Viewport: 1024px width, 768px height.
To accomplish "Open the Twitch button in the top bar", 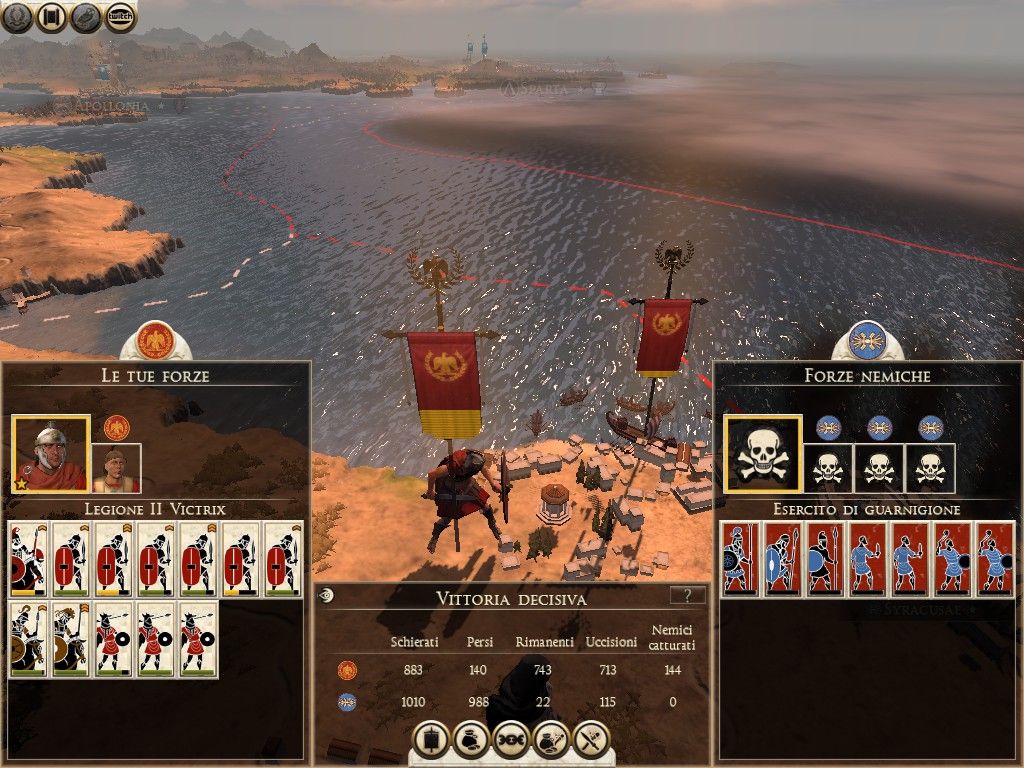I will pyautogui.click(x=121, y=17).
